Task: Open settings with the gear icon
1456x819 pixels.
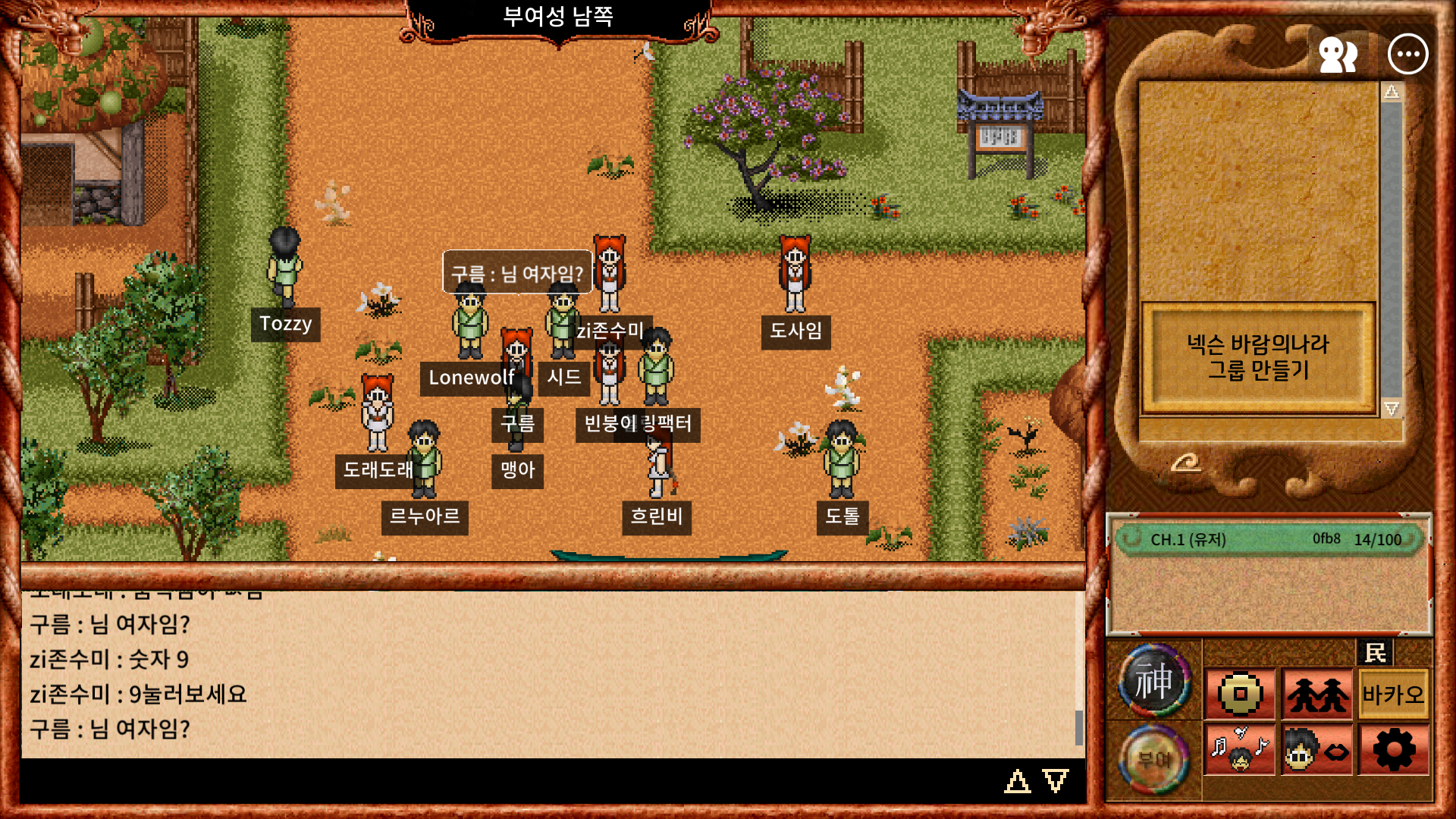Action: [x=1394, y=749]
